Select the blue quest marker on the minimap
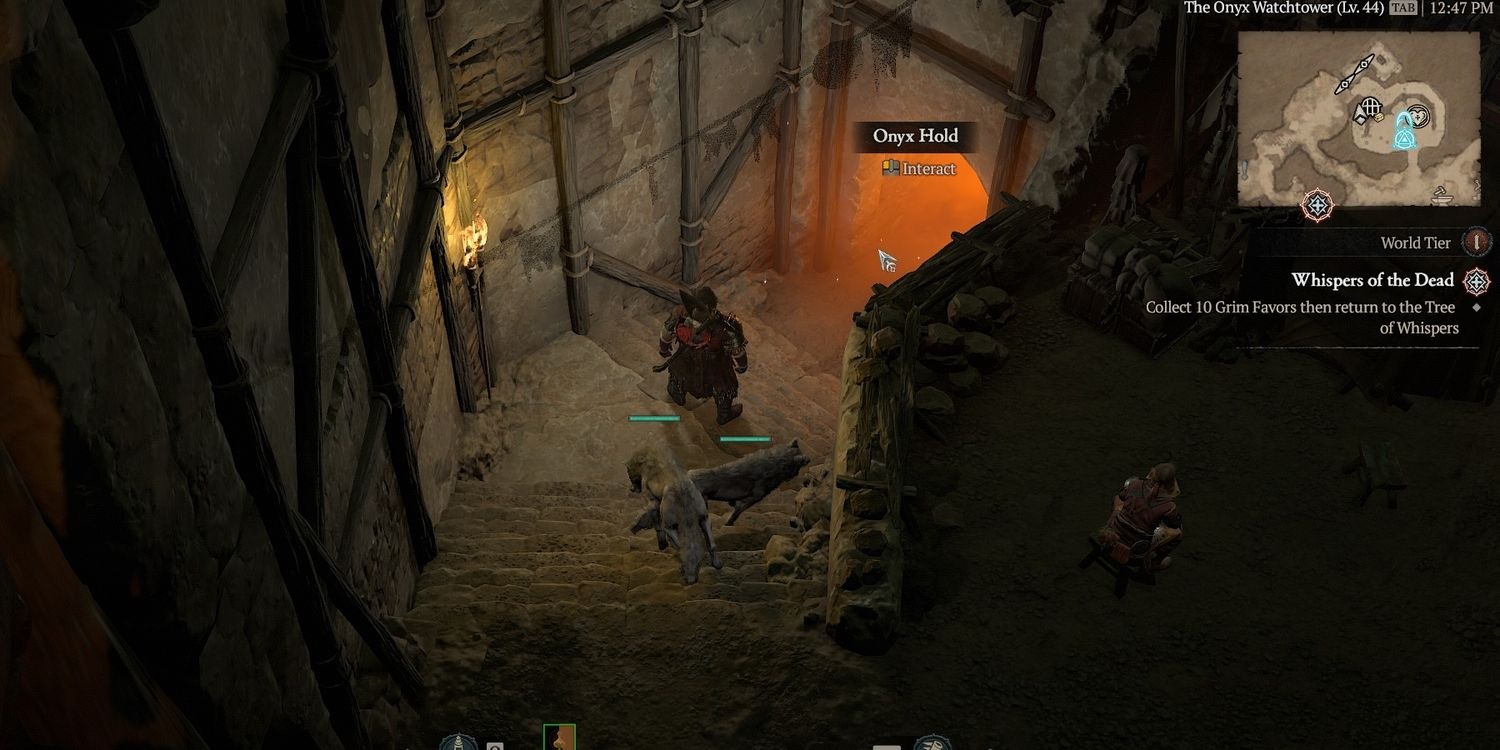The width and height of the screenshot is (1500, 750). click(x=1404, y=139)
